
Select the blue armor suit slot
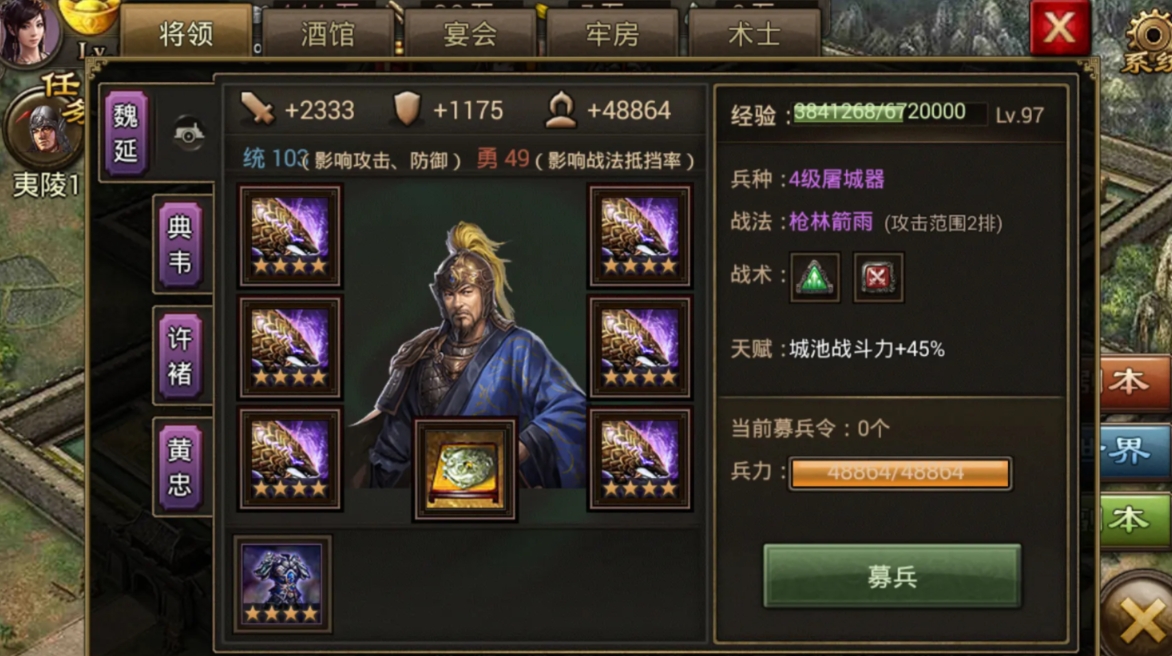(282, 584)
